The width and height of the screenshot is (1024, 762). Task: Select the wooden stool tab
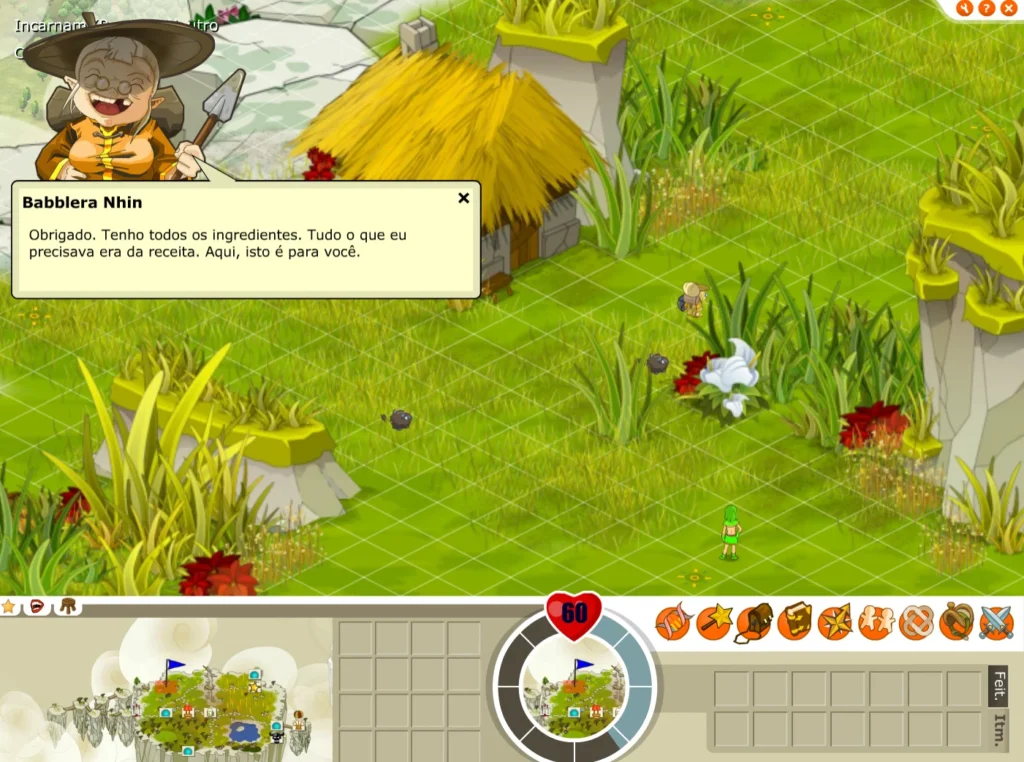[x=68, y=606]
